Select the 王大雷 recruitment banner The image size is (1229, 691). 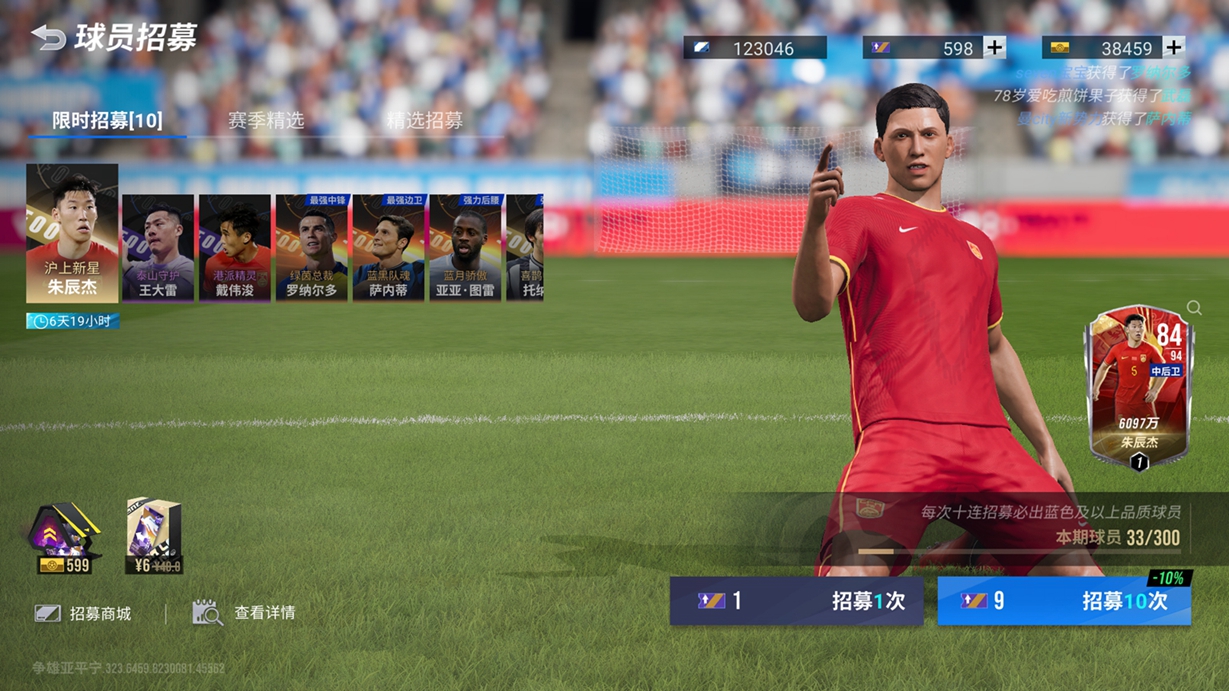click(158, 248)
